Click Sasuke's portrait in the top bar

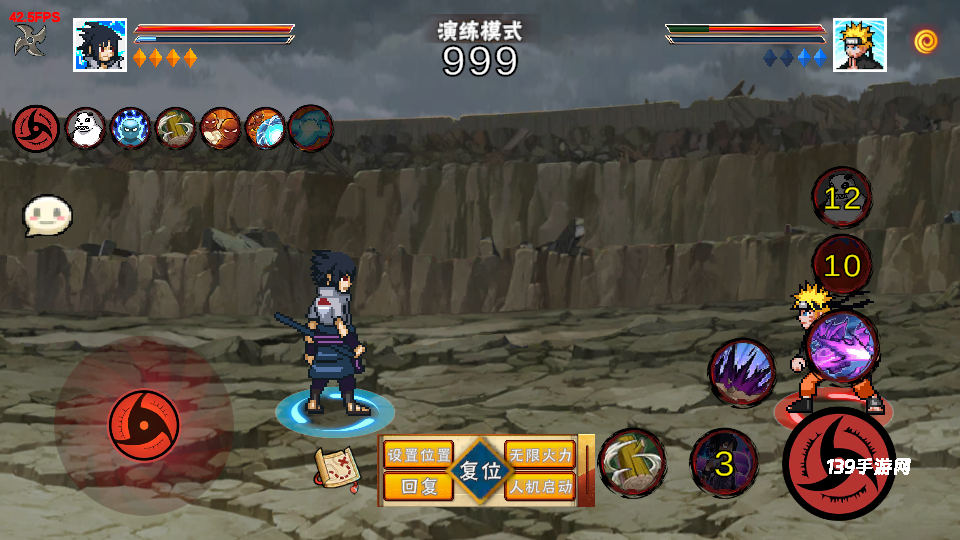click(x=100, y=45)
